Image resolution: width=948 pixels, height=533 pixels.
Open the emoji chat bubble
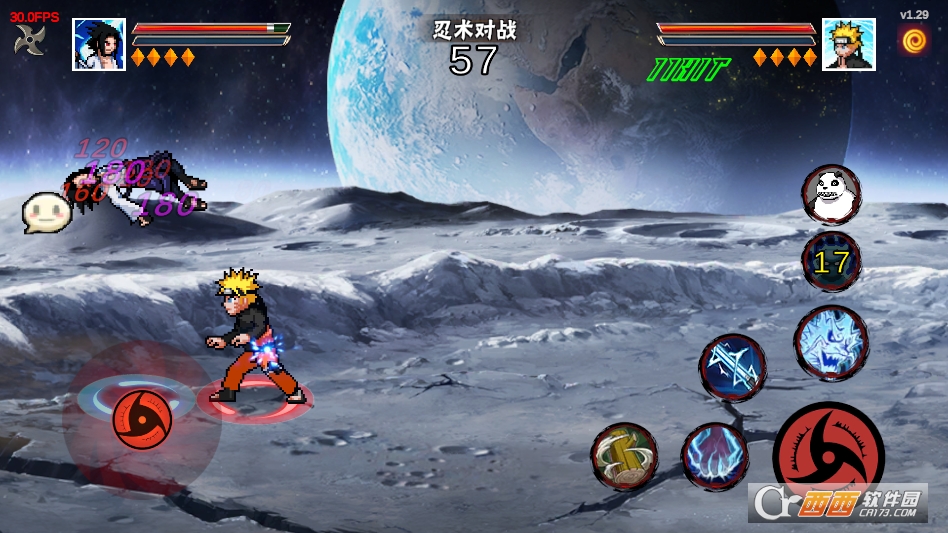(x=47, y=211)
